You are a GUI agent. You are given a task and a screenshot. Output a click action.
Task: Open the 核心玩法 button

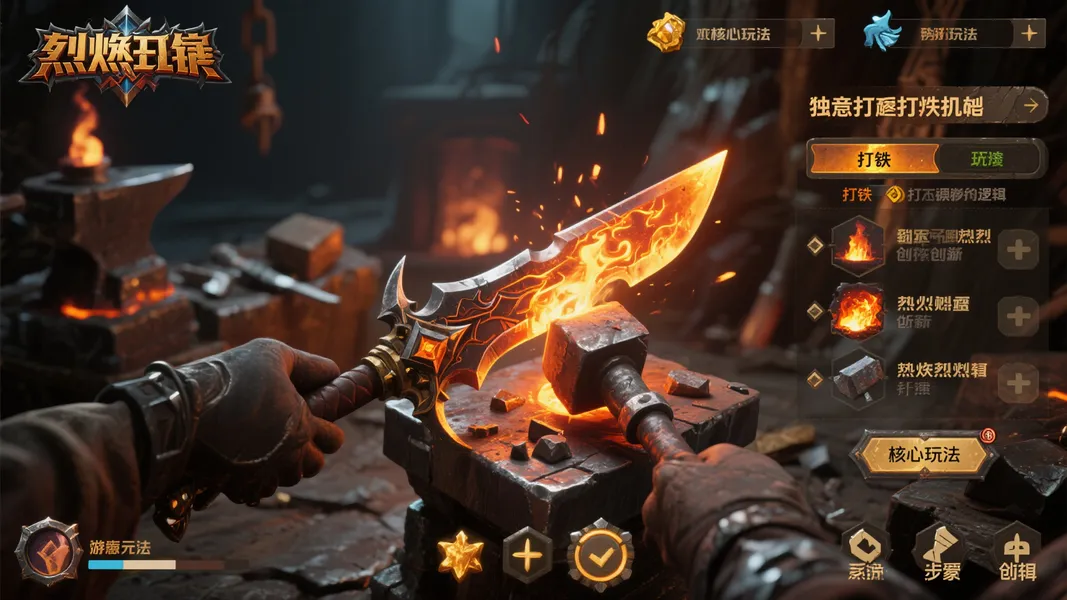coord(923,455)
